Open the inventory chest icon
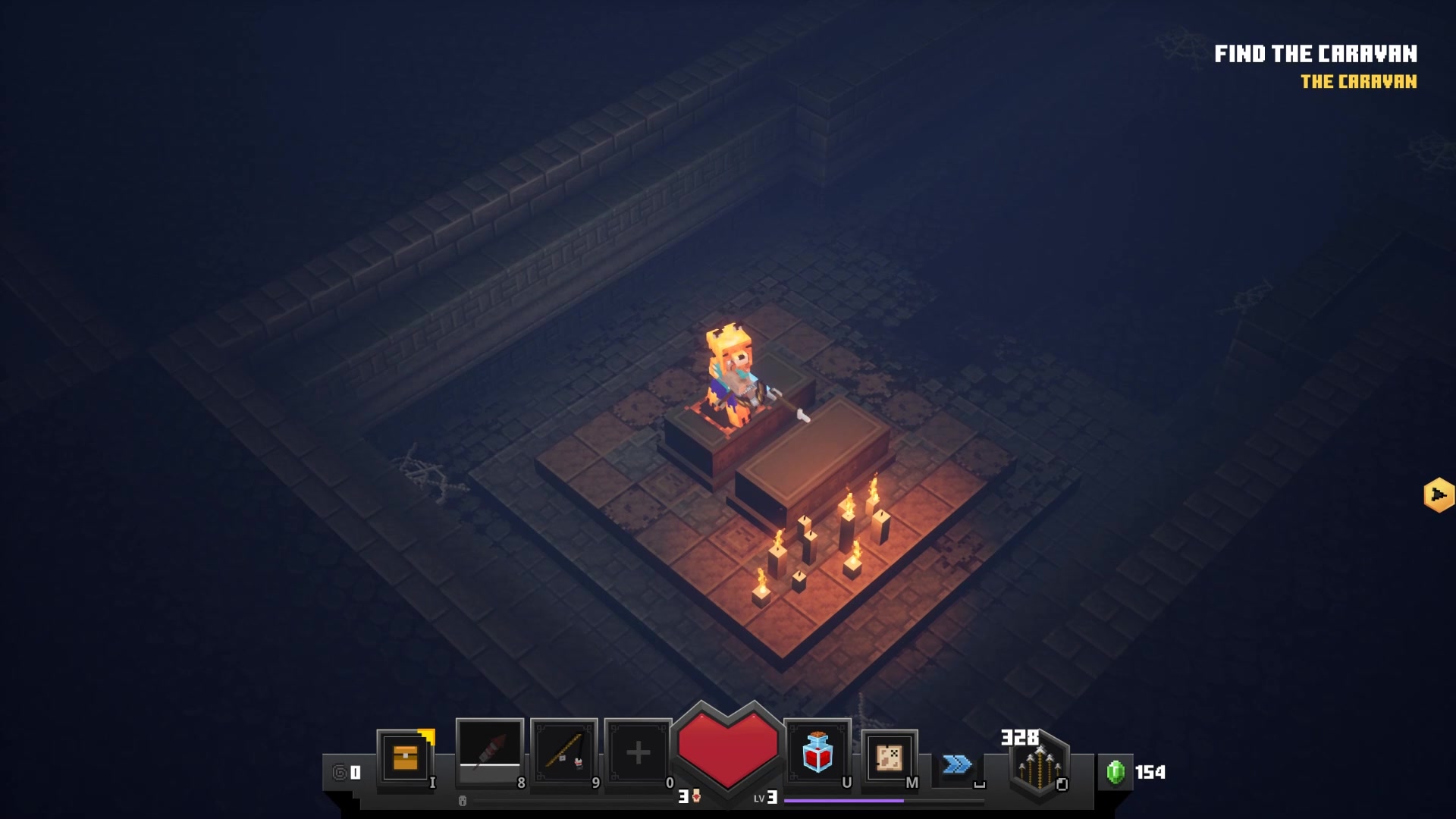 tap(406, 757)
